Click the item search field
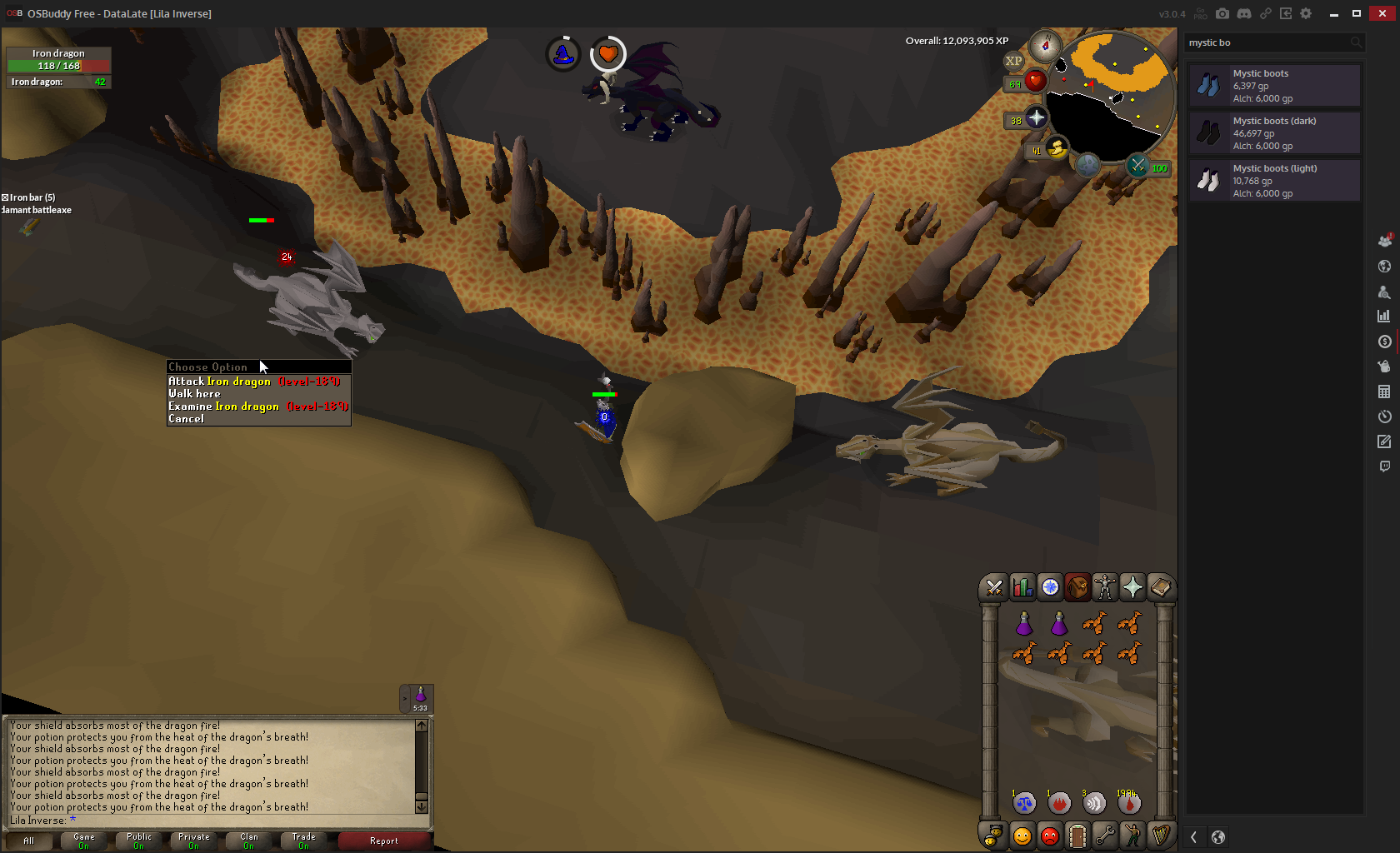The width and height of the screenshot is (1400, 853). pos(1267,42)
